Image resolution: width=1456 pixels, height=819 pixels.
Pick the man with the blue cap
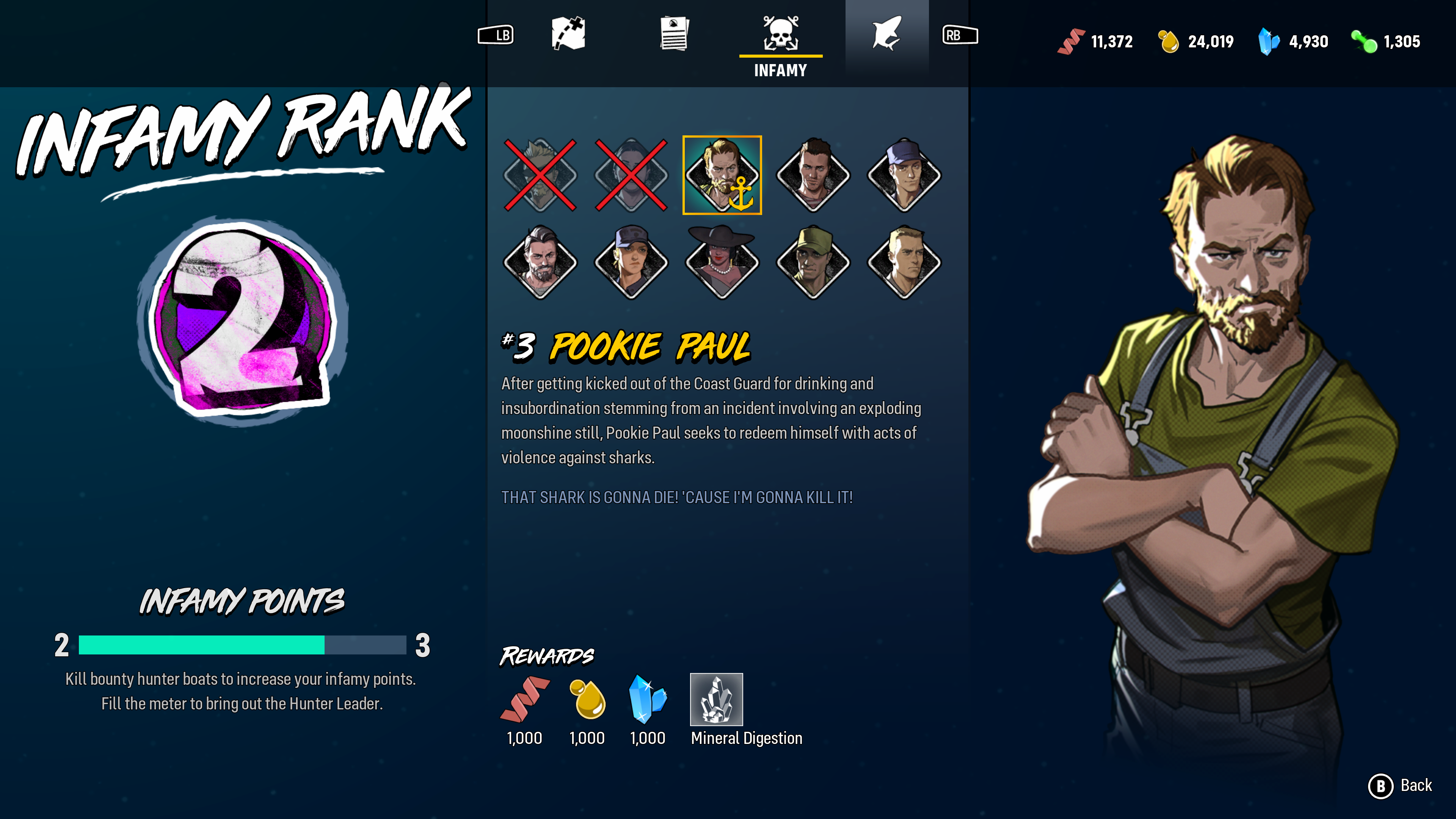pyautogui.click(x=904, y=175)
